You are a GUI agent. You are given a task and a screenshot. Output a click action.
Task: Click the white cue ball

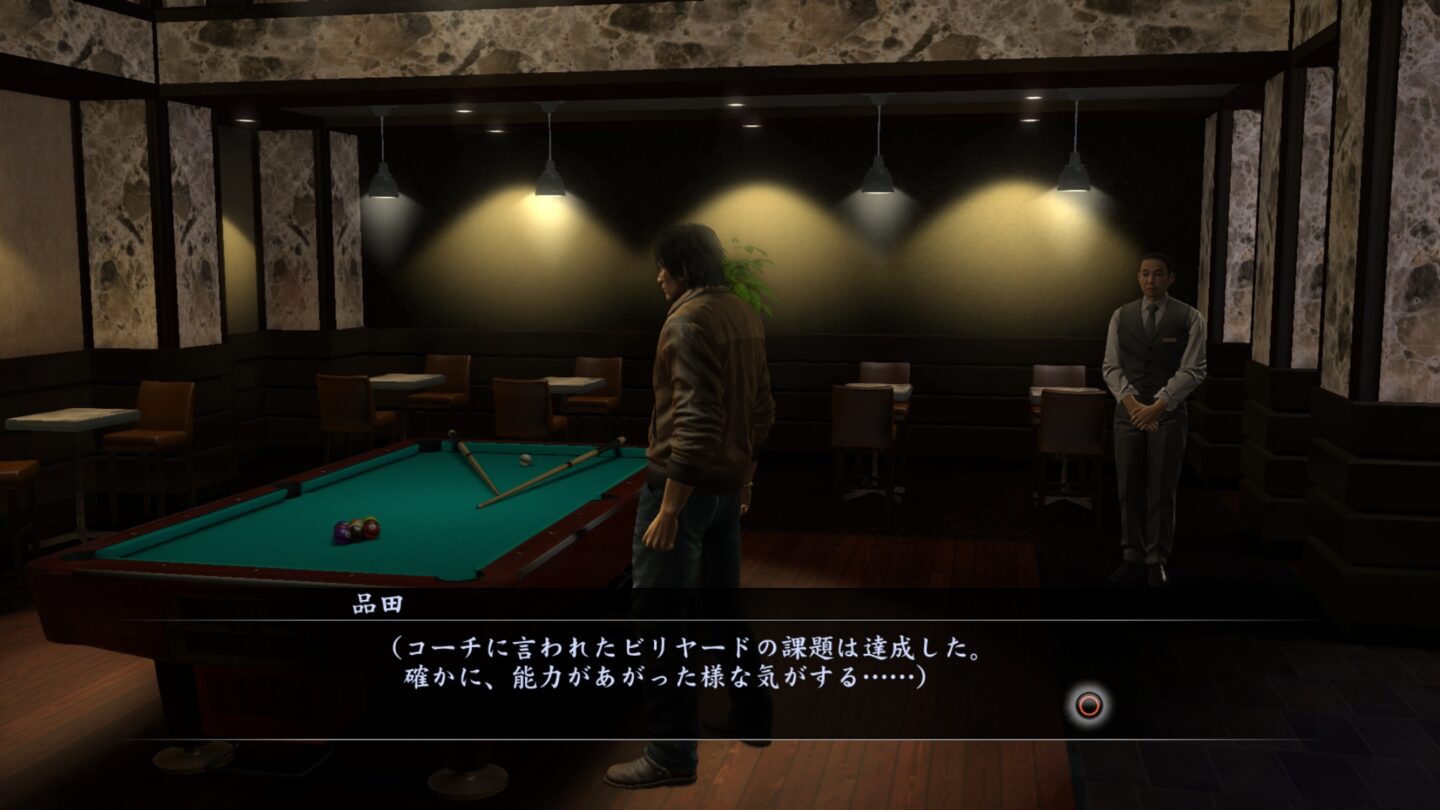click(x=525, y=459)
